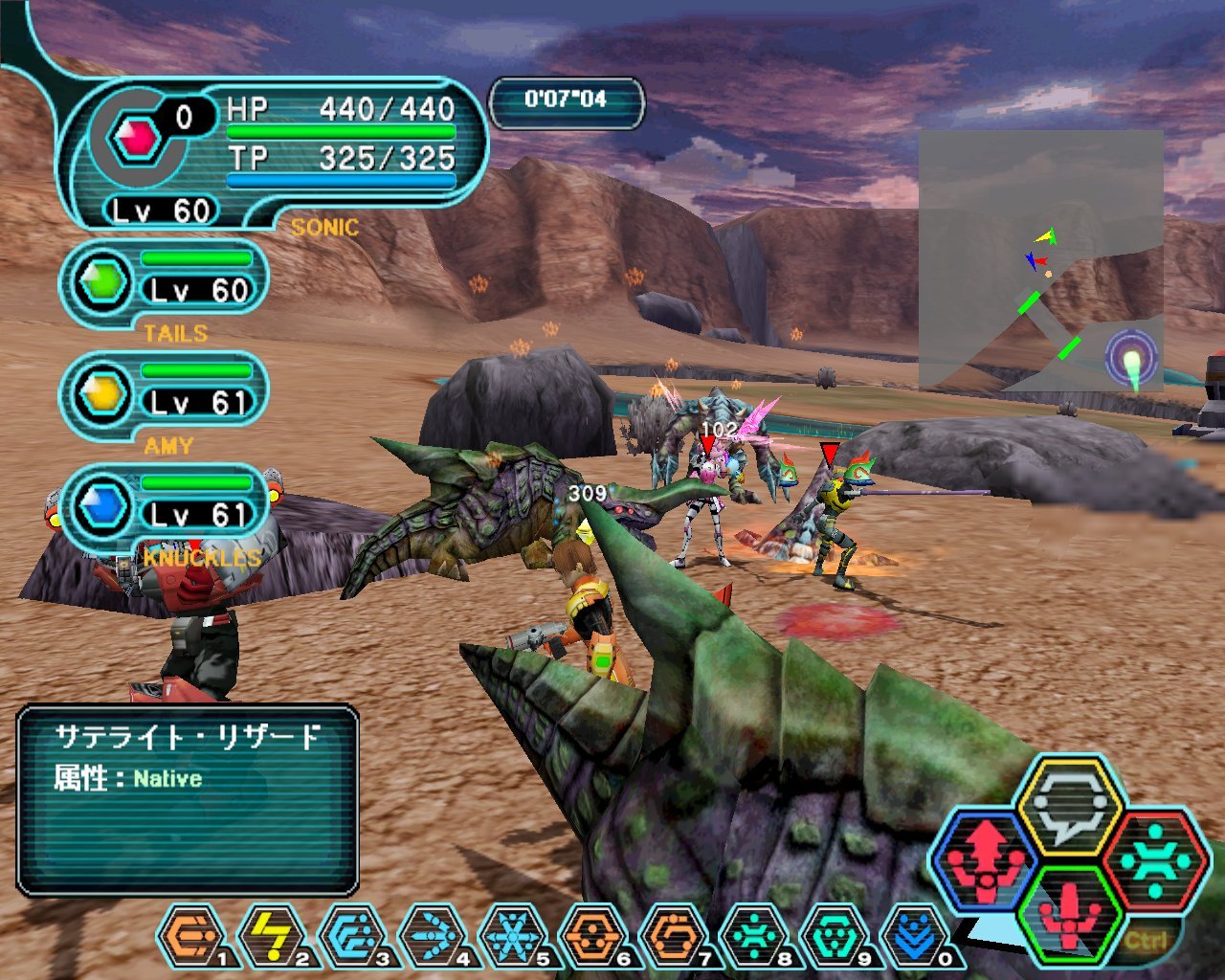This screenshot has height=980, width=1225.
Task: Trigger the orange ring technique in slot 7
Action: tap(674, 935)
